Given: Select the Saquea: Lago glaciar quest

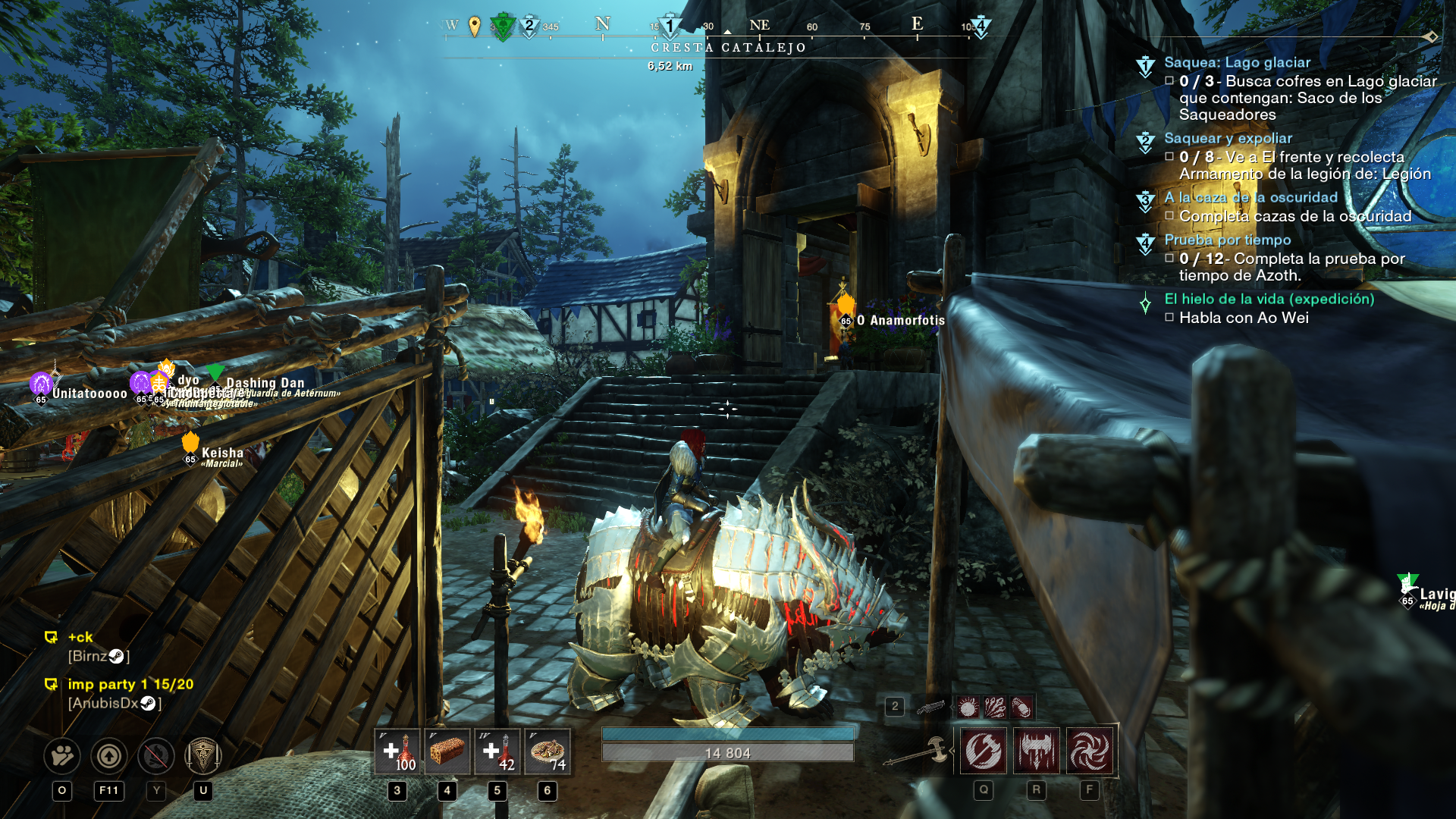Looking at the screenshot, I should coord(1237,63).
